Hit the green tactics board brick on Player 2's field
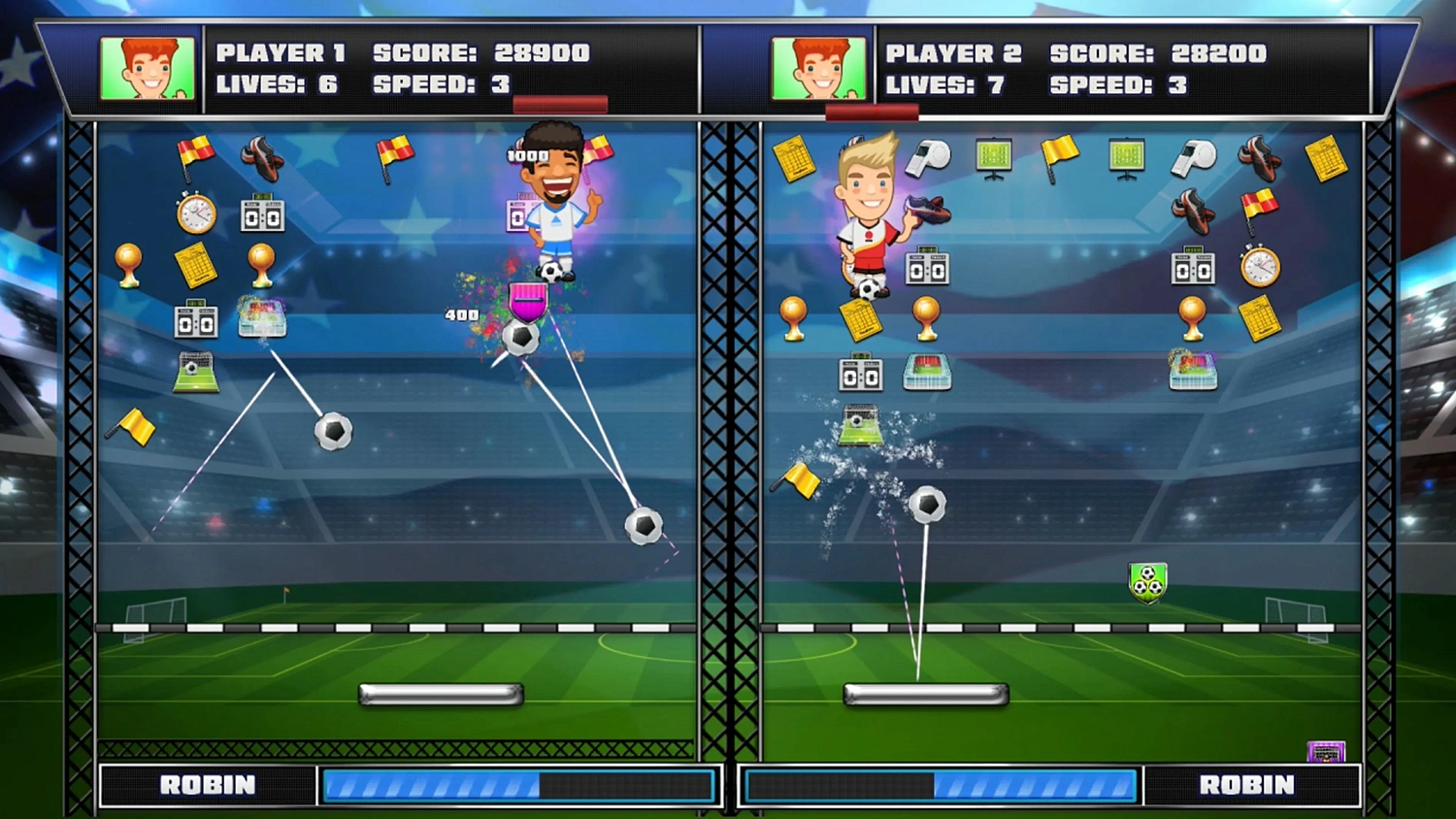1456x819 pixels. coord(994,158)
